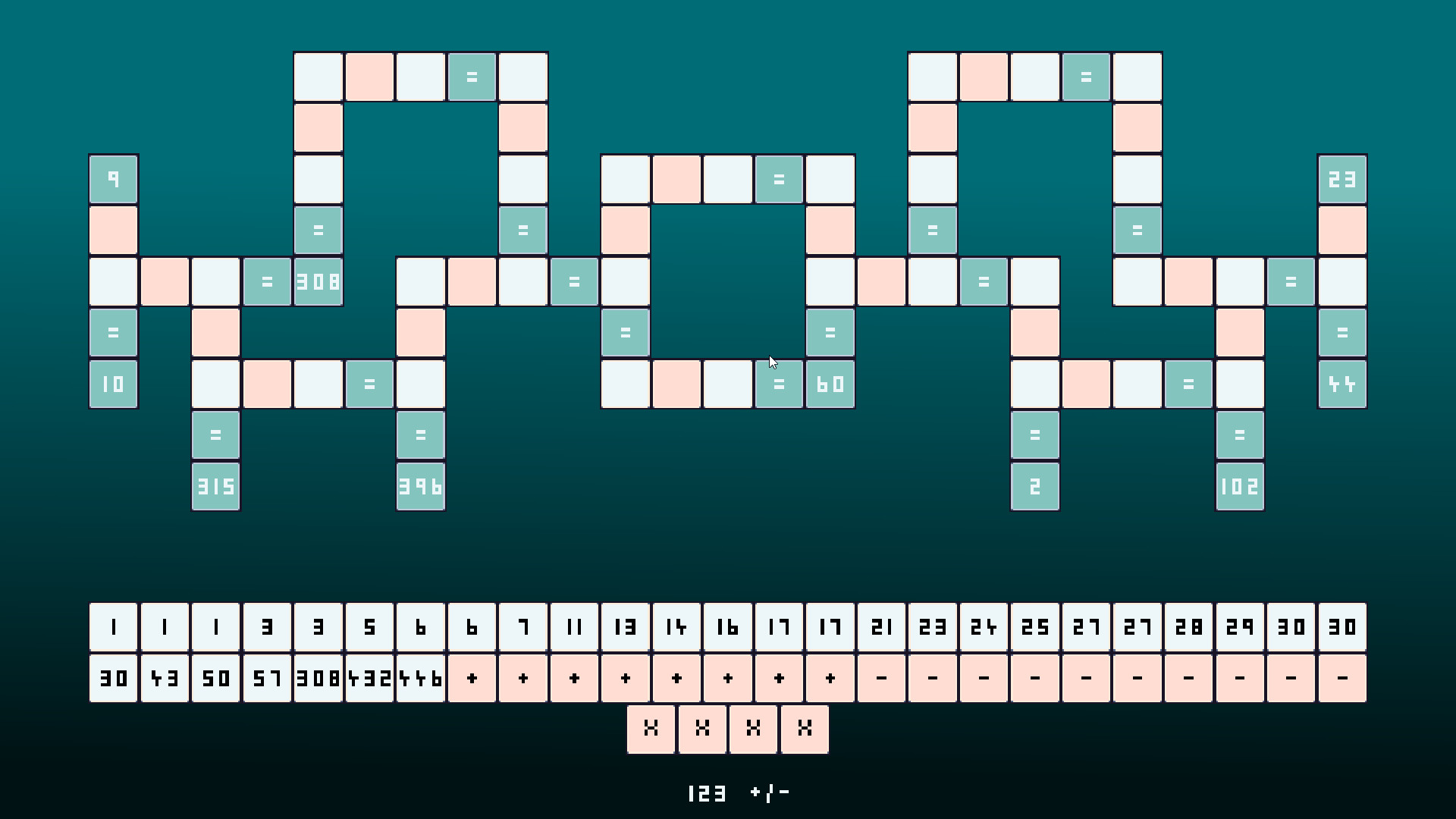Image resolution: width=1456 pixels, height=819 pixels.
Task: Select the multiplication tile from the tray
Action: 651,730
